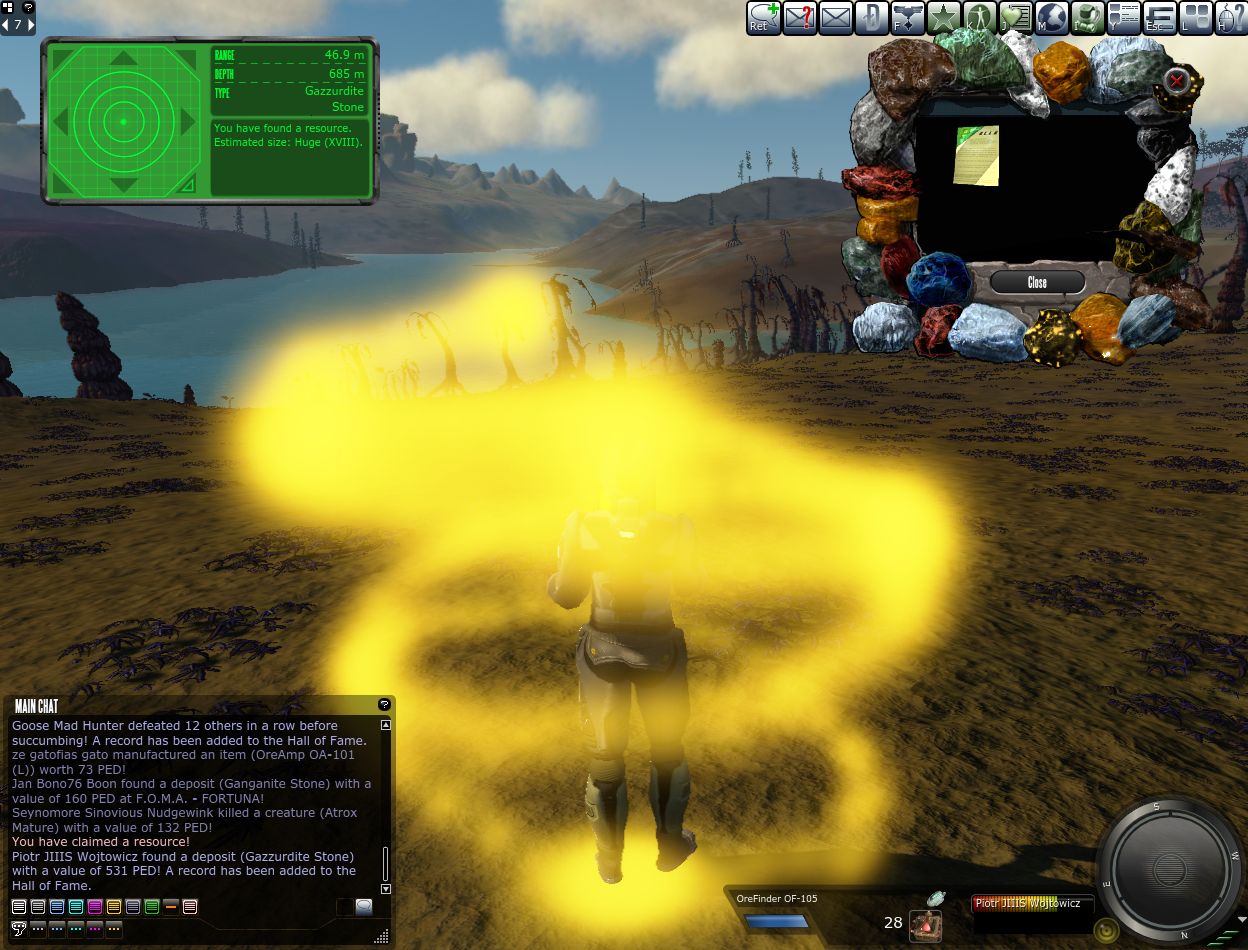Viewport: 1248px width, 950px height.
Task: Click the Main Chat help question mark
Action: (x=384, y=705)
